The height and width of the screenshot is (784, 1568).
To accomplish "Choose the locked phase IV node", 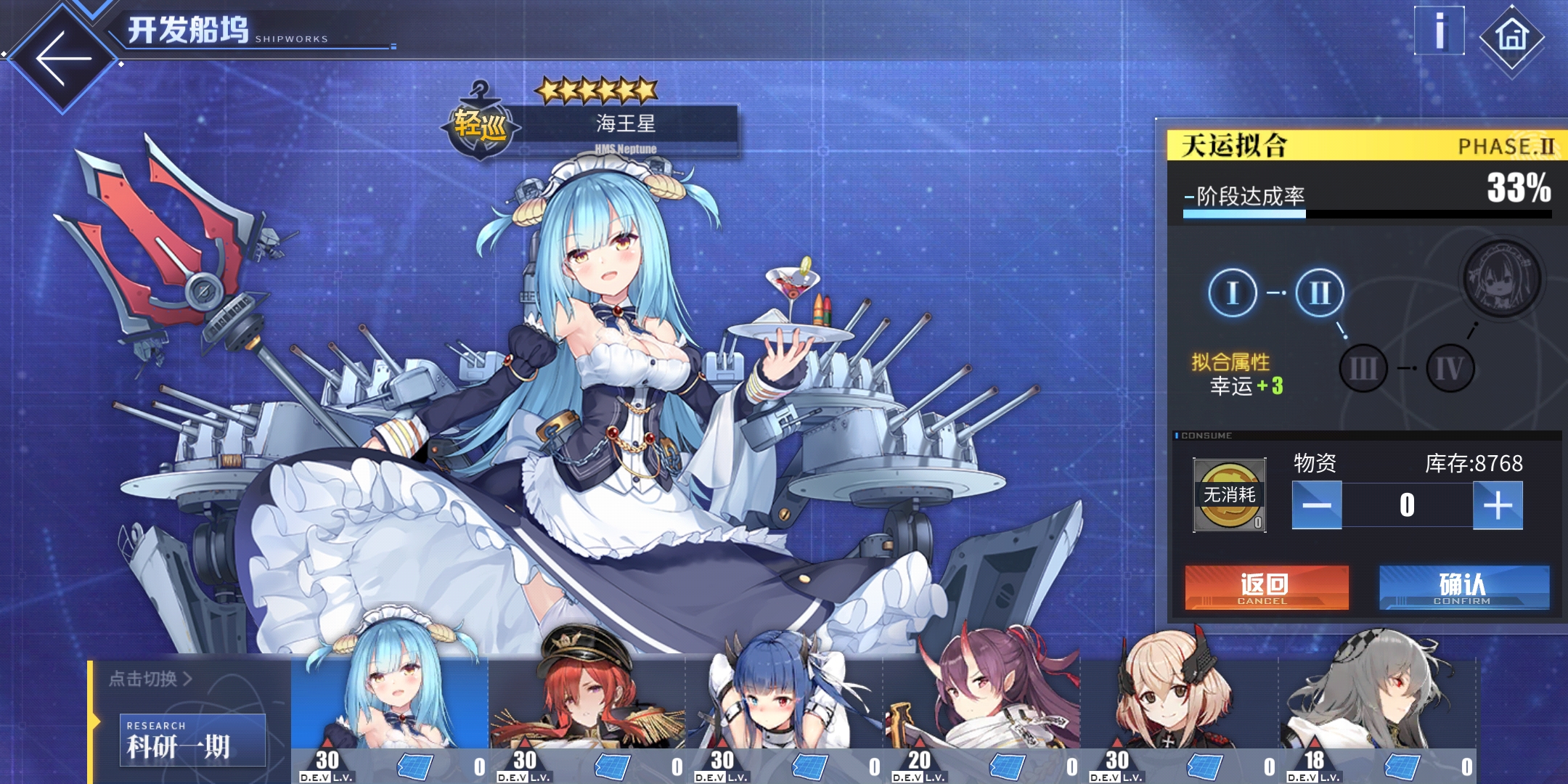I will (1450, 368).
